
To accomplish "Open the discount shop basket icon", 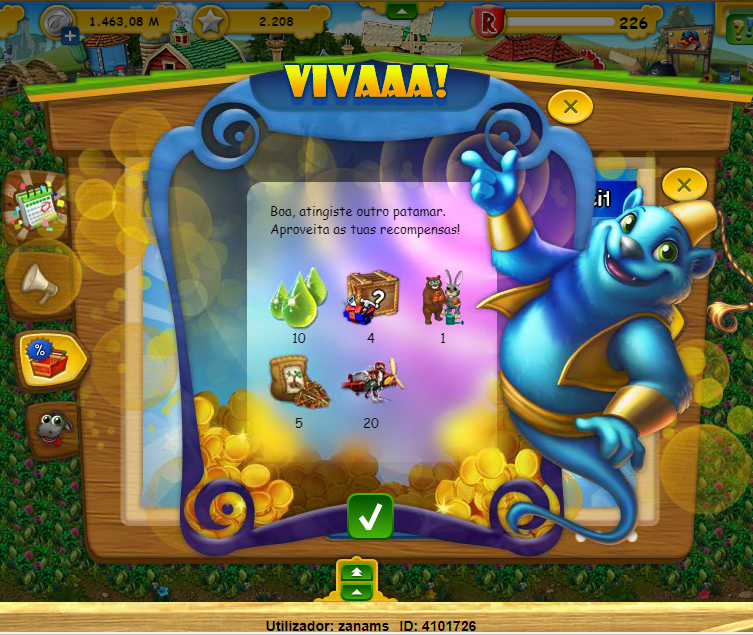I will tap(48, 357).
